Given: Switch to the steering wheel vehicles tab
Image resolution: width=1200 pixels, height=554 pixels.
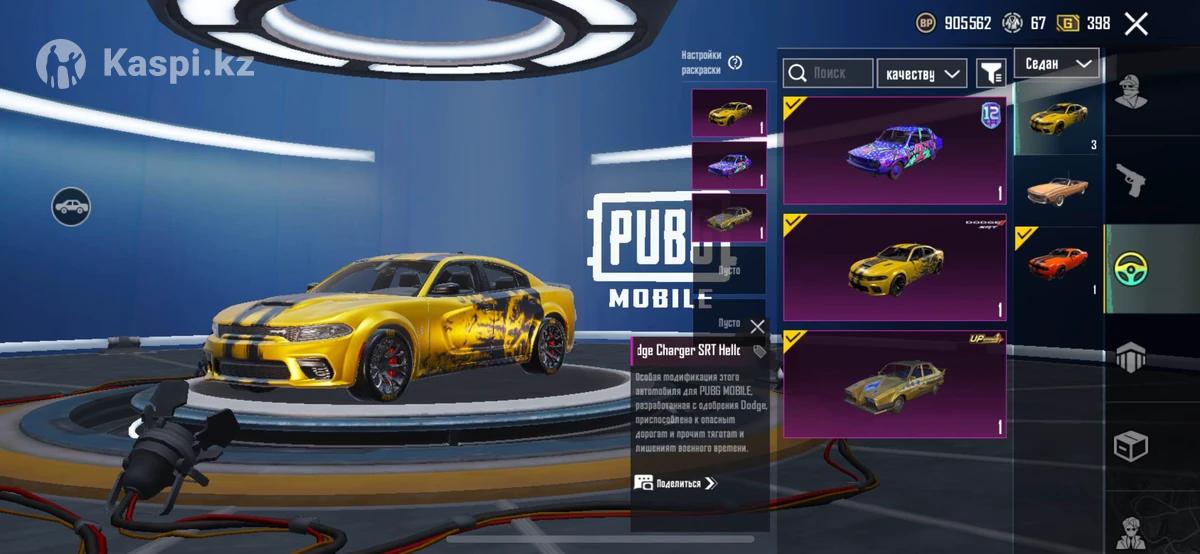Looking at the screenshot, I should 1132,269.
